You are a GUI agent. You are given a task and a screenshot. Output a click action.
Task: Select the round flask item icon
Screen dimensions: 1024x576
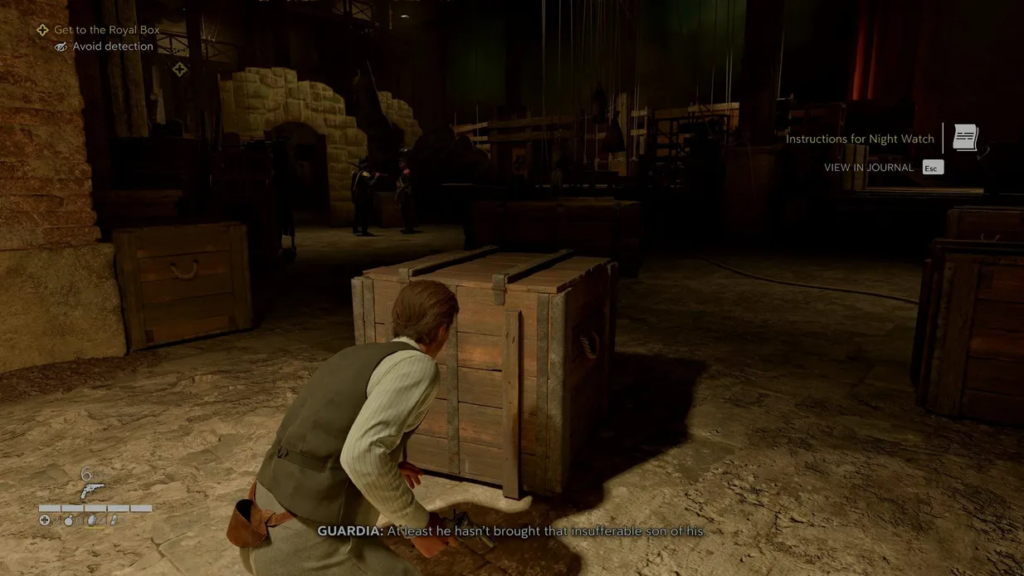pos(67,520)
